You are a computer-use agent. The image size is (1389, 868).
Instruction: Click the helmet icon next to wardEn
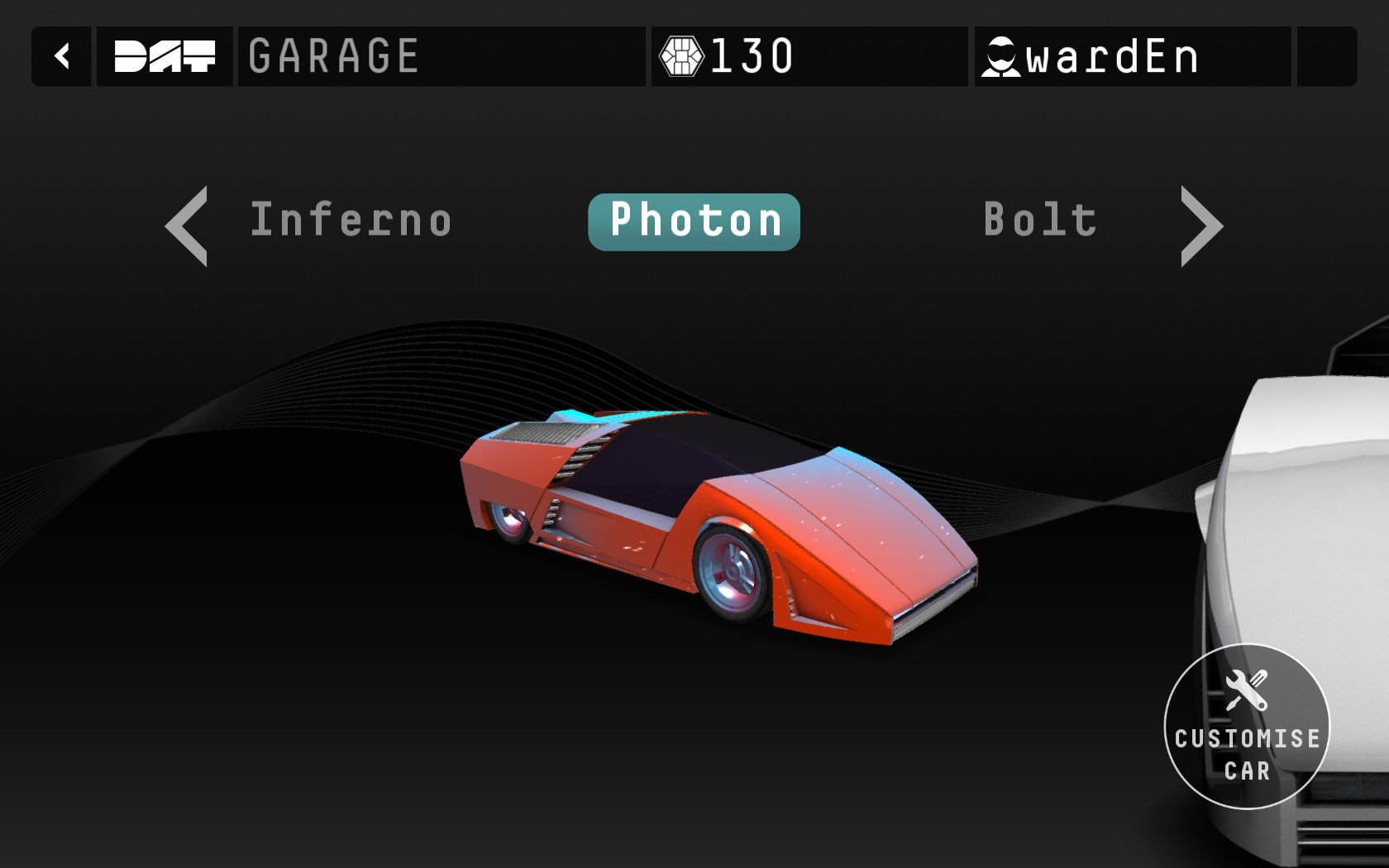coord(1002,55)
